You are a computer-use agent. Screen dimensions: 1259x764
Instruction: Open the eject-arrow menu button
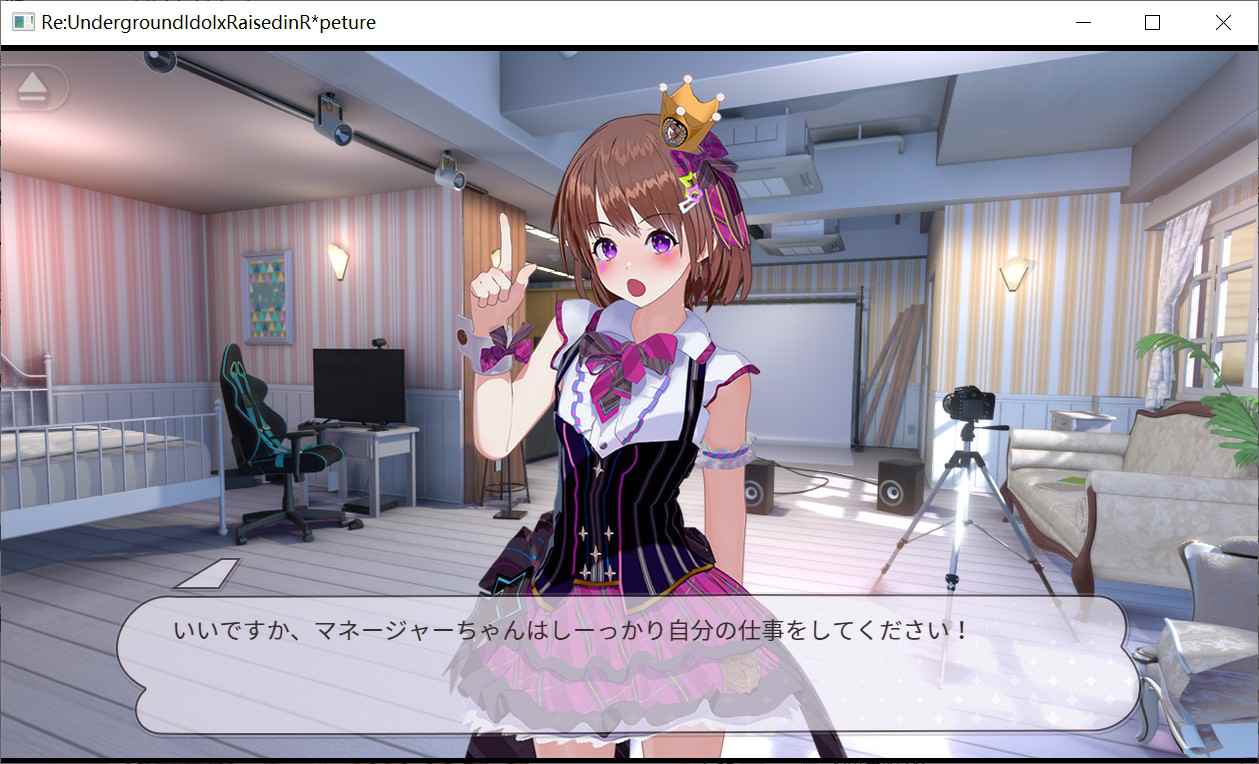click(33, 88)
